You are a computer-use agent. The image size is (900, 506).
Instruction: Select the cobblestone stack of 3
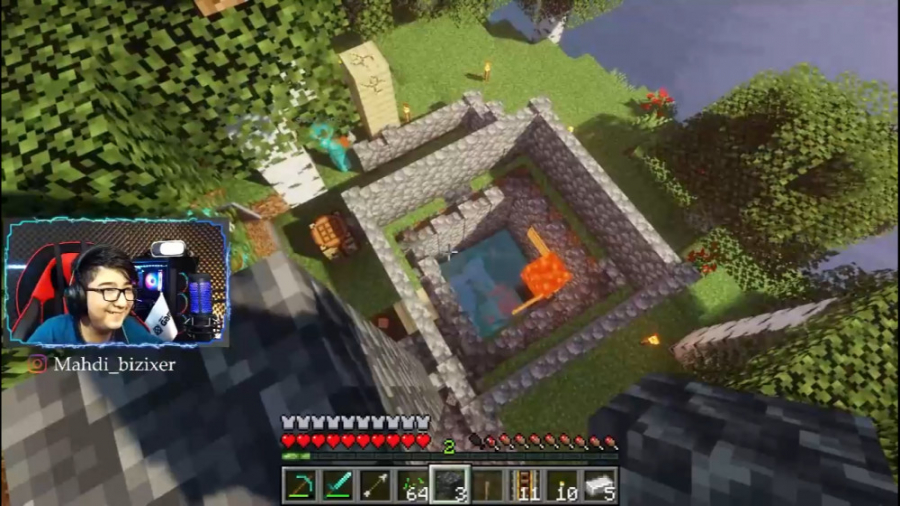[x=450, y=485]
